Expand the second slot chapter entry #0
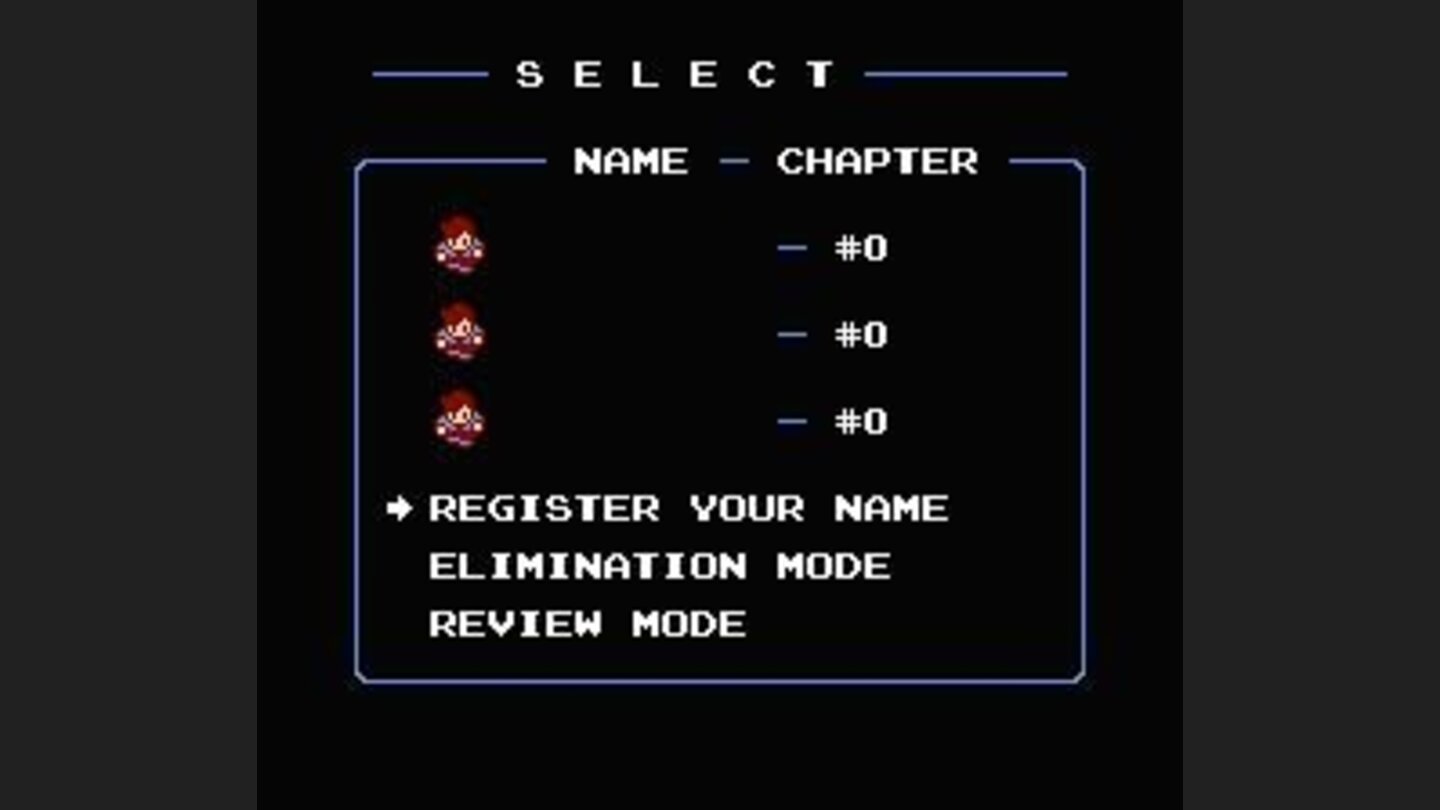 click(x=857, y=335)
